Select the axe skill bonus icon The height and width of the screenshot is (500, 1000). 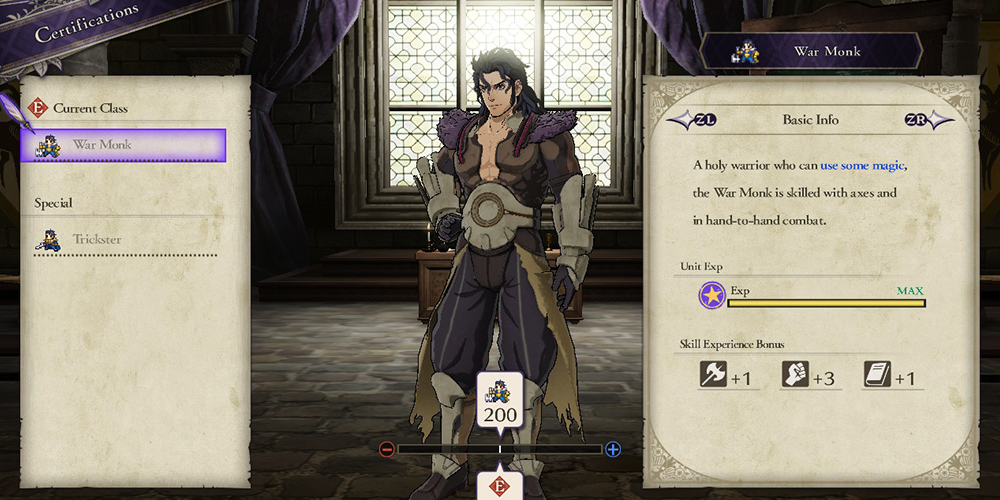(x=713, y=376)
